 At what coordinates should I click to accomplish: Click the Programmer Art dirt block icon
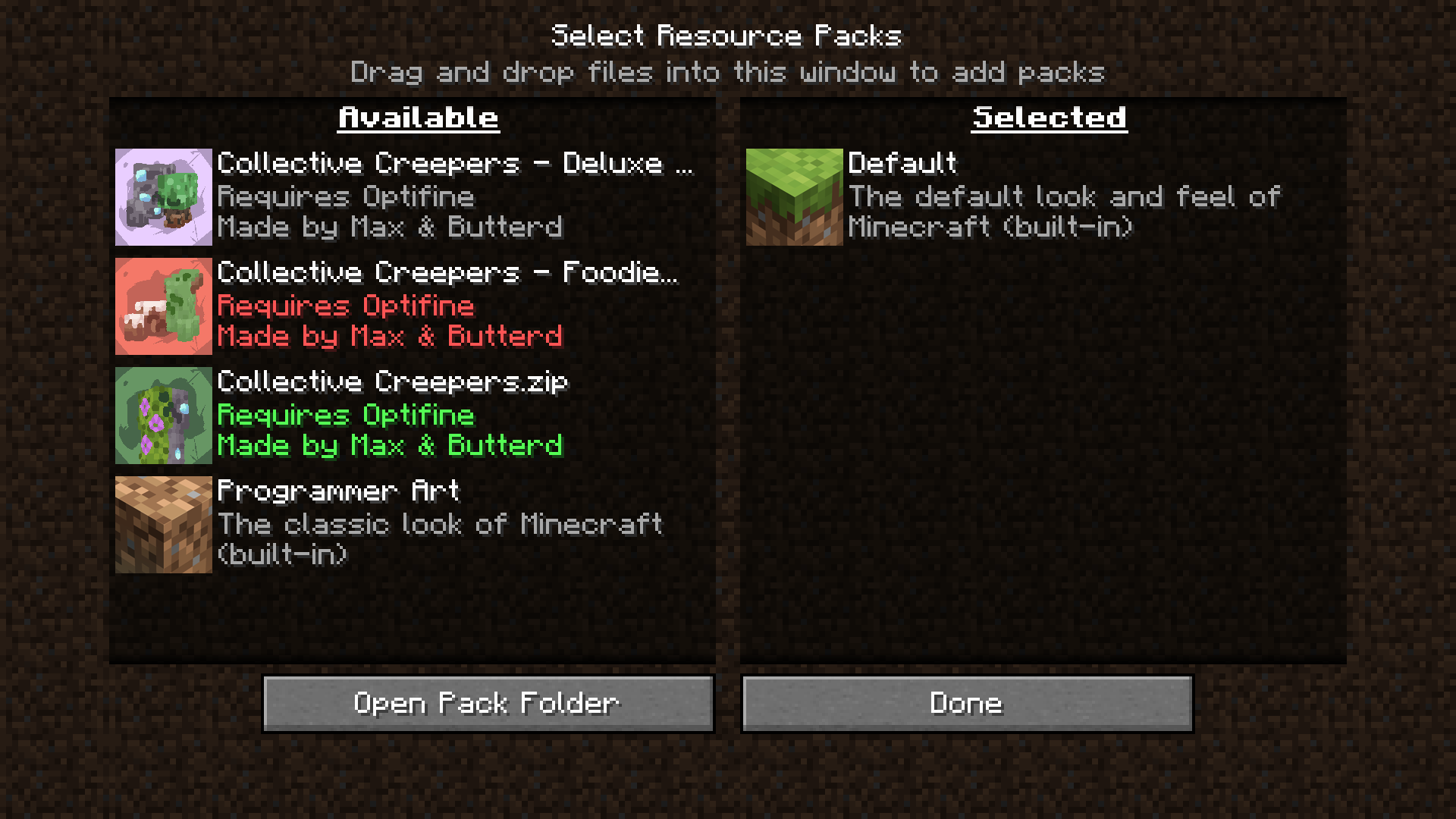(163, 524)
